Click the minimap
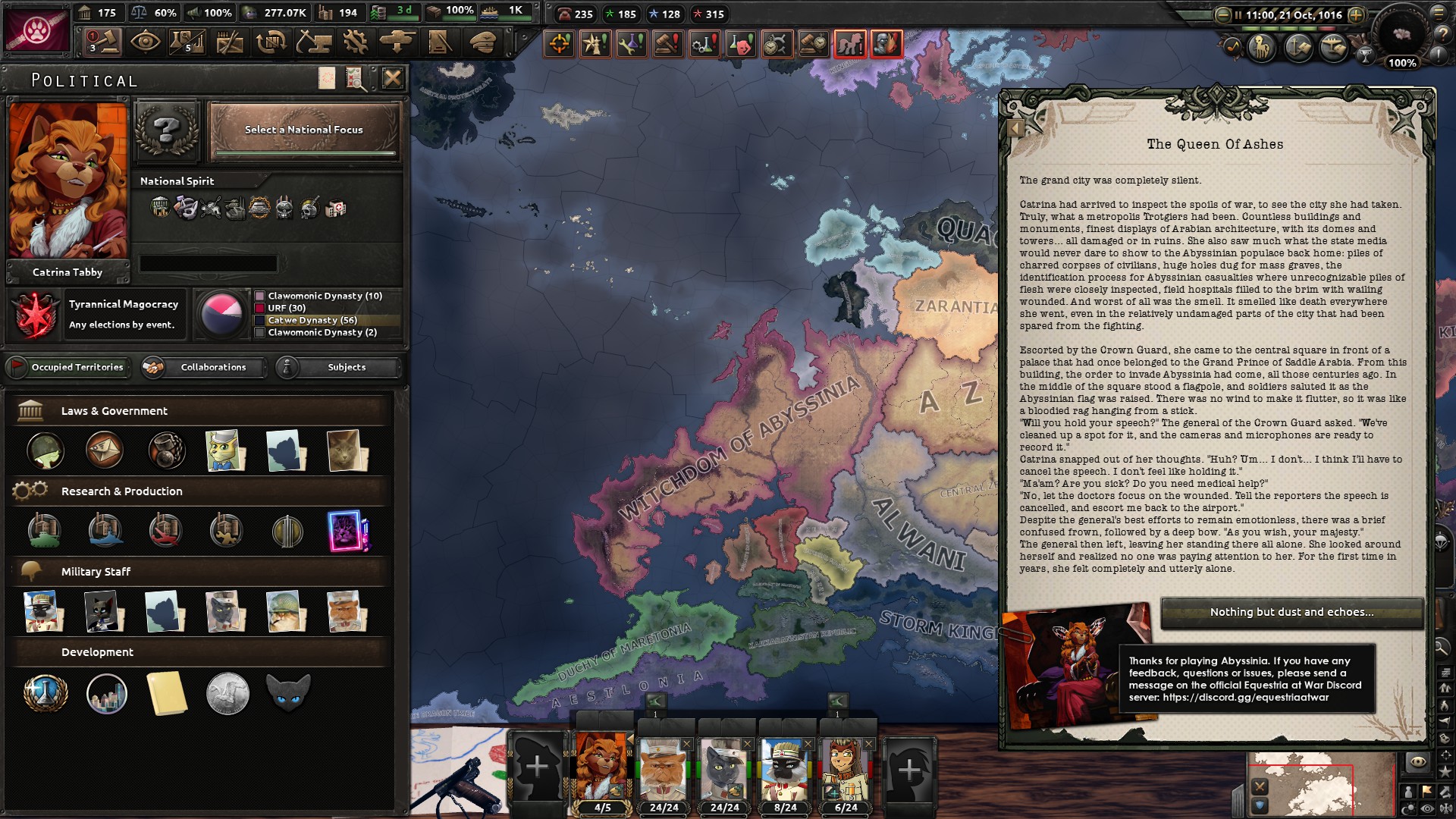The image size is (1456, 819). [1319, 785]
